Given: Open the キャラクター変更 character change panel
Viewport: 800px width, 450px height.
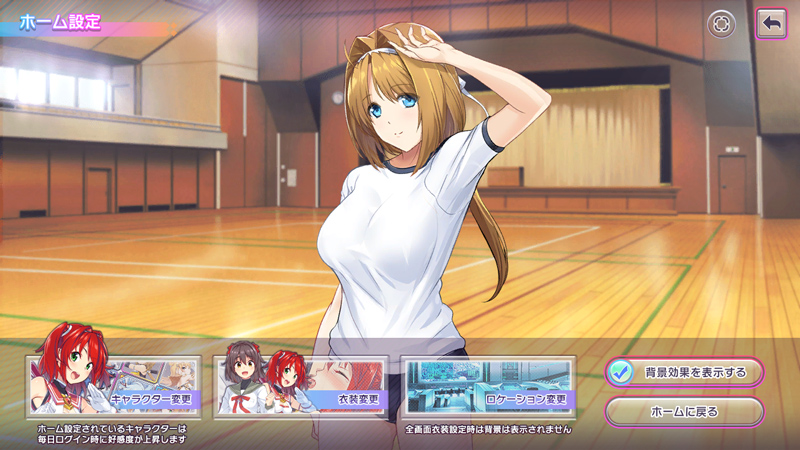Looking at the screenshot, I should 113,386.
